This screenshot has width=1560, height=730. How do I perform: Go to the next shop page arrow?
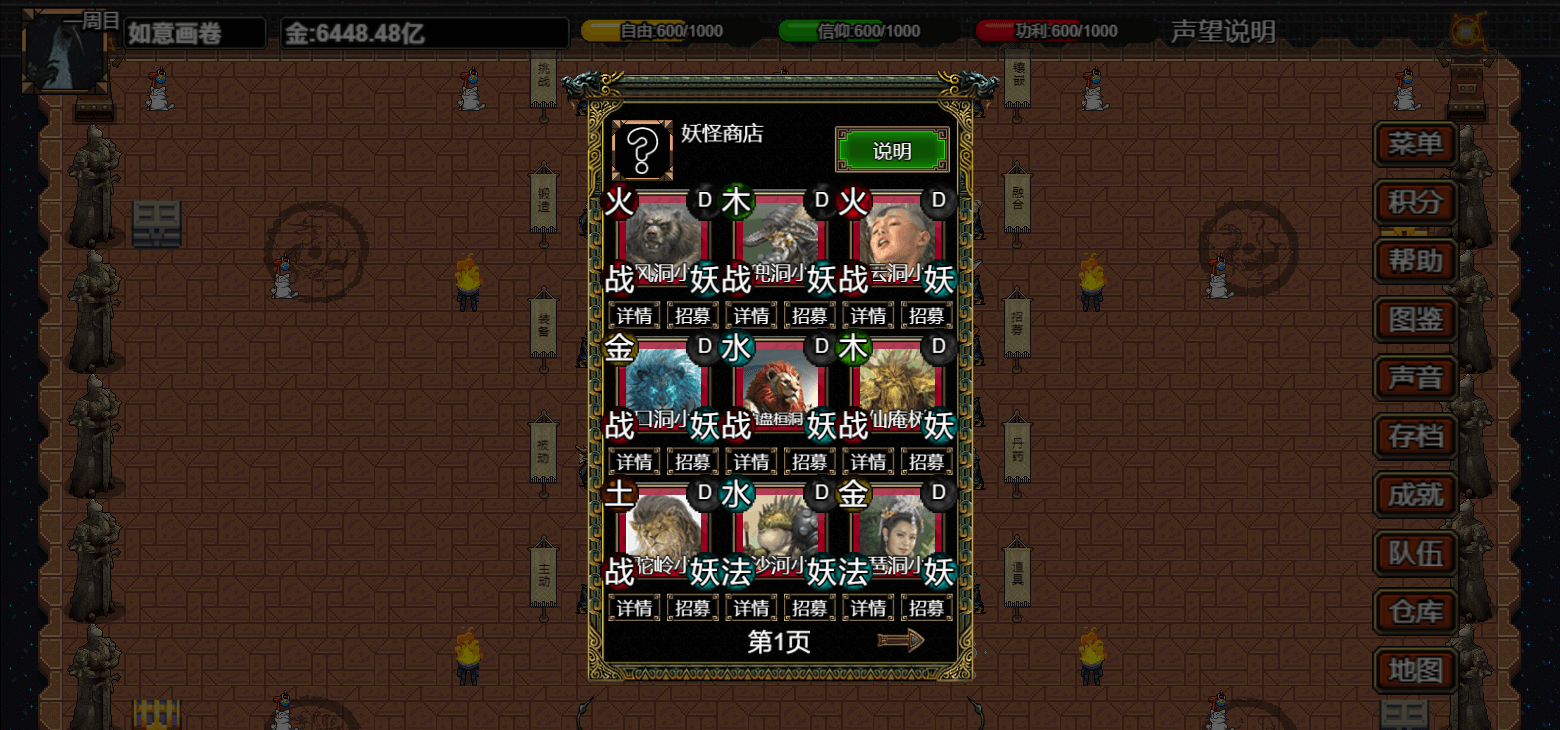pos(900,641)
